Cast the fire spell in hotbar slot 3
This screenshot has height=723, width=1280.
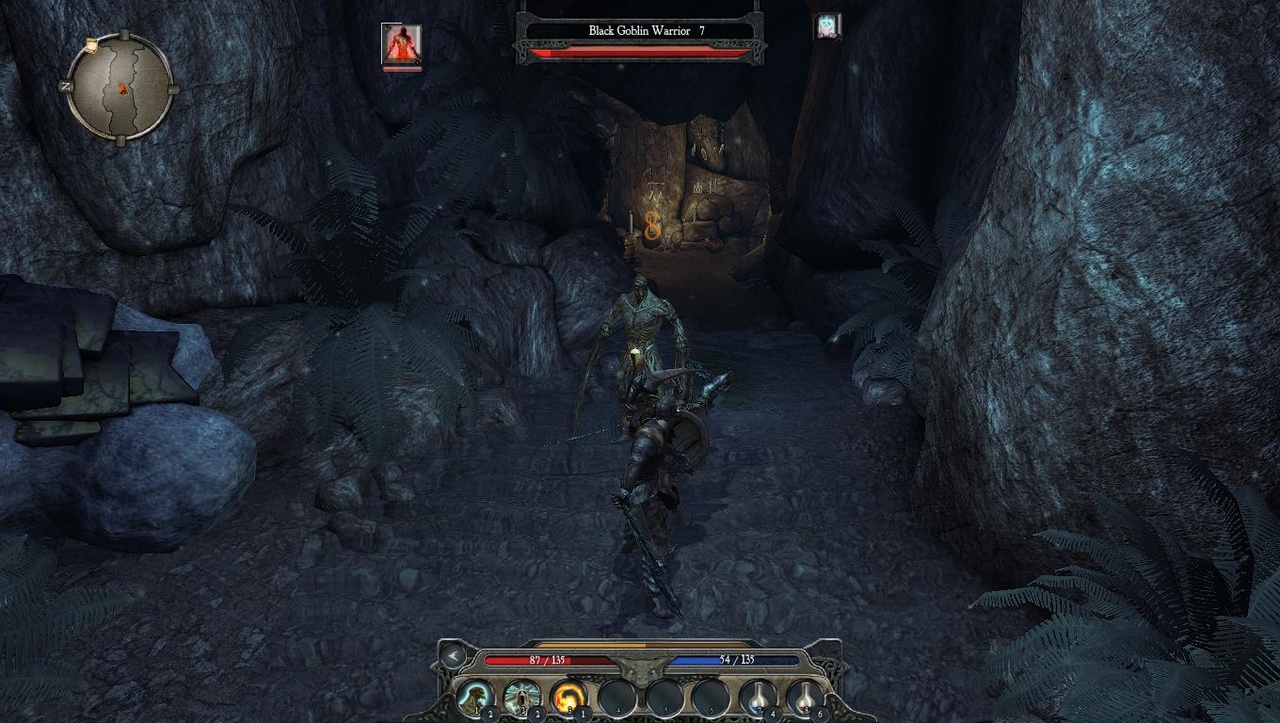571,697
